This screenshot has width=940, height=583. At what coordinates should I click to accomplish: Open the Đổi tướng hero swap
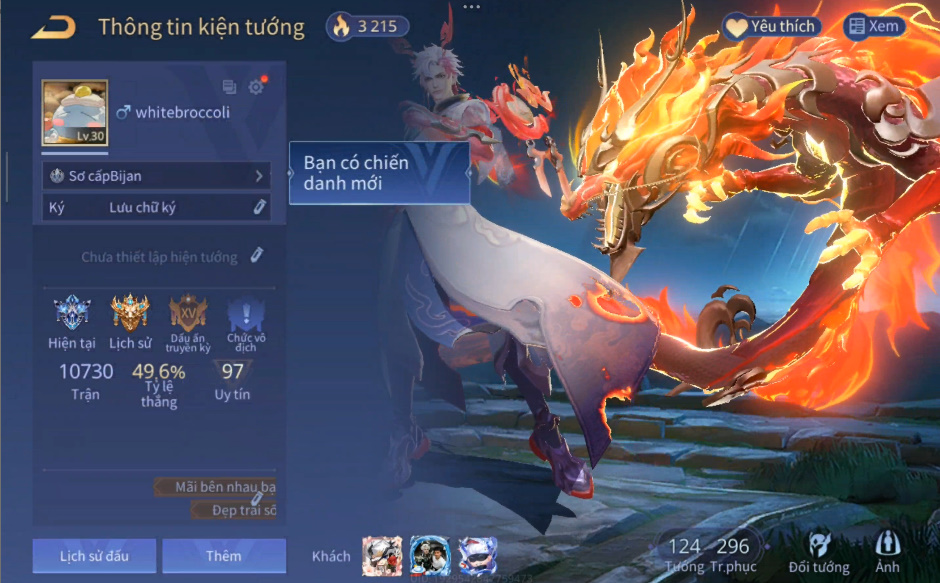click(x=818, y=553)
